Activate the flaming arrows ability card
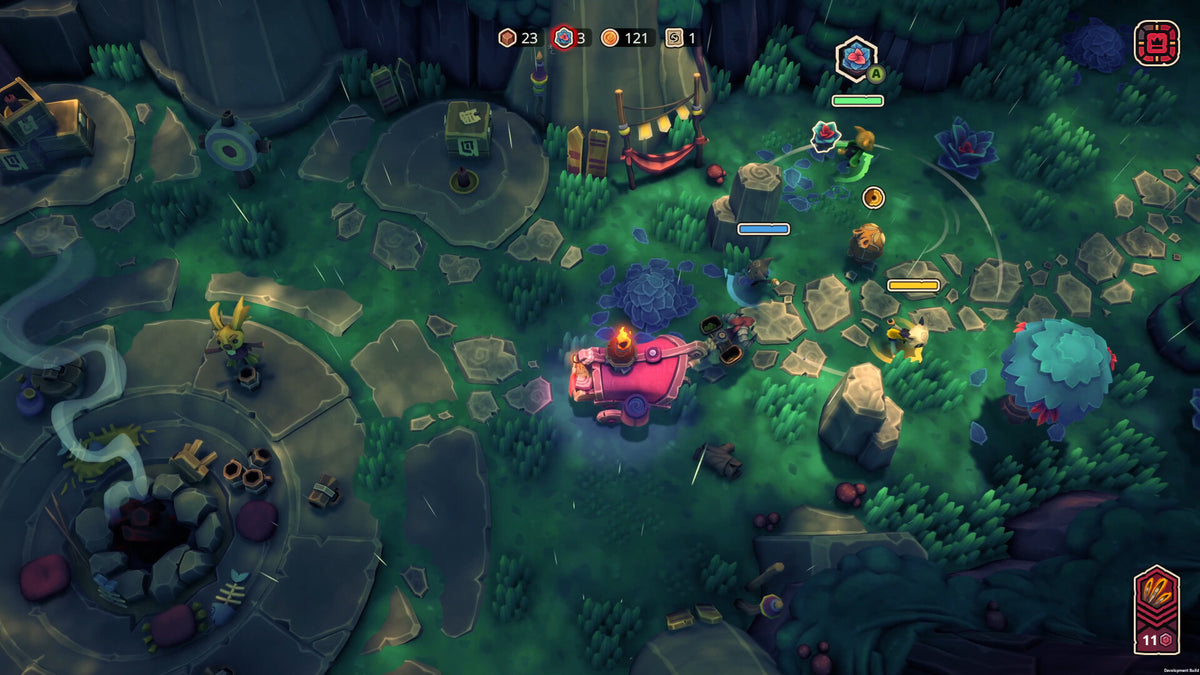The width and height of the screenshot is (1200, 675). pos(1155,608)
